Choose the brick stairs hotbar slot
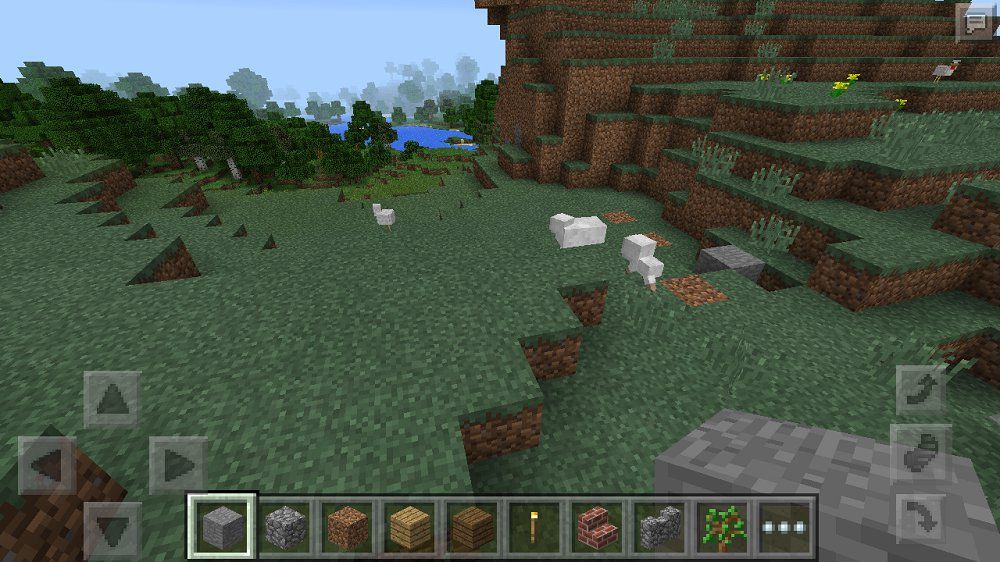 [597, 526]
